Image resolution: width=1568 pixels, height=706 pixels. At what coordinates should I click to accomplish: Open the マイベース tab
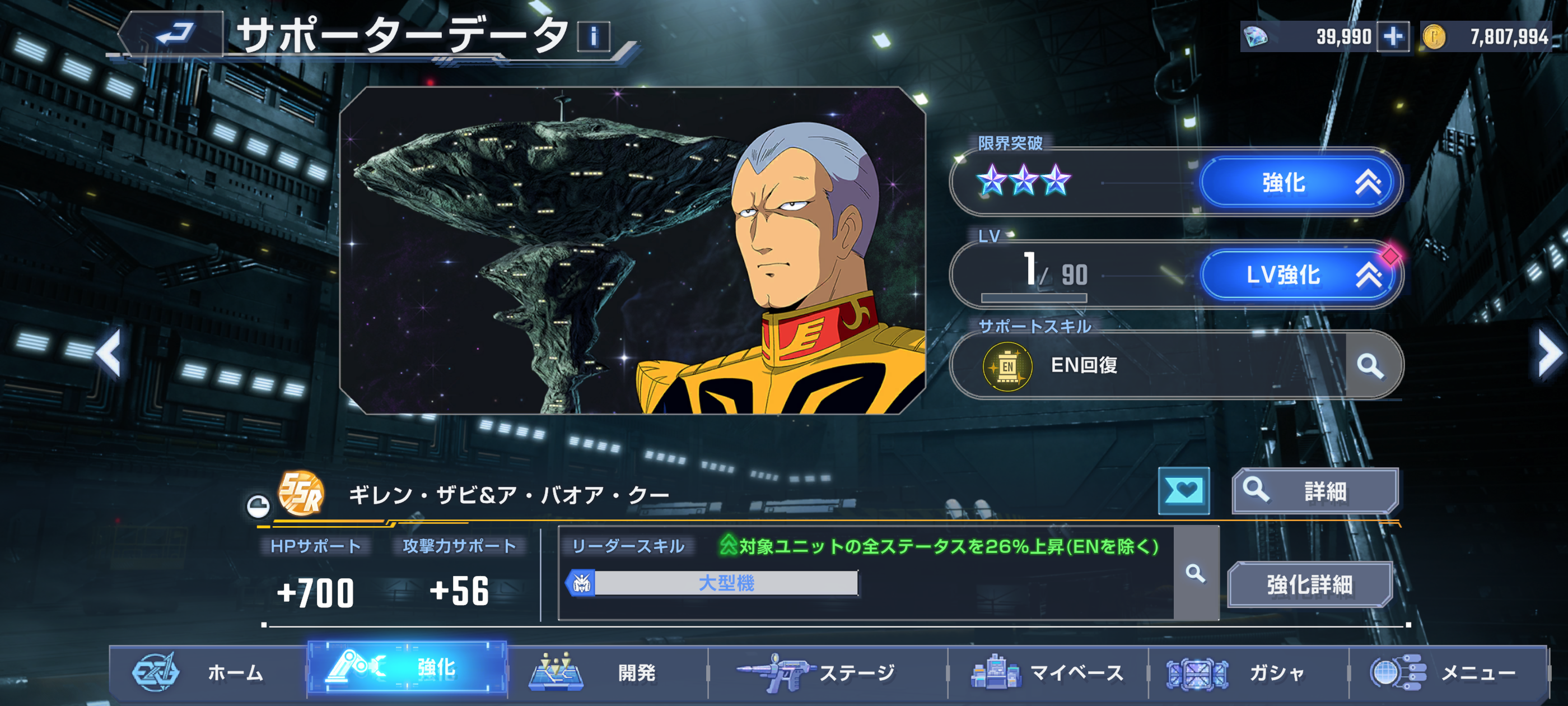point(1047,672)
